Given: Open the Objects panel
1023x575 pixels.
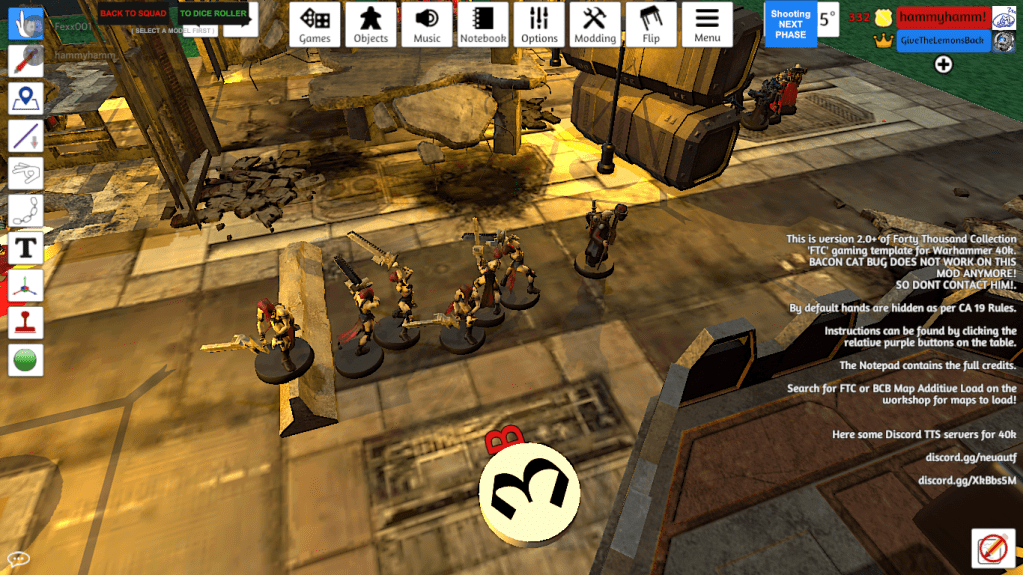Looking at the screenshot, I should click(x=371, y=24).
